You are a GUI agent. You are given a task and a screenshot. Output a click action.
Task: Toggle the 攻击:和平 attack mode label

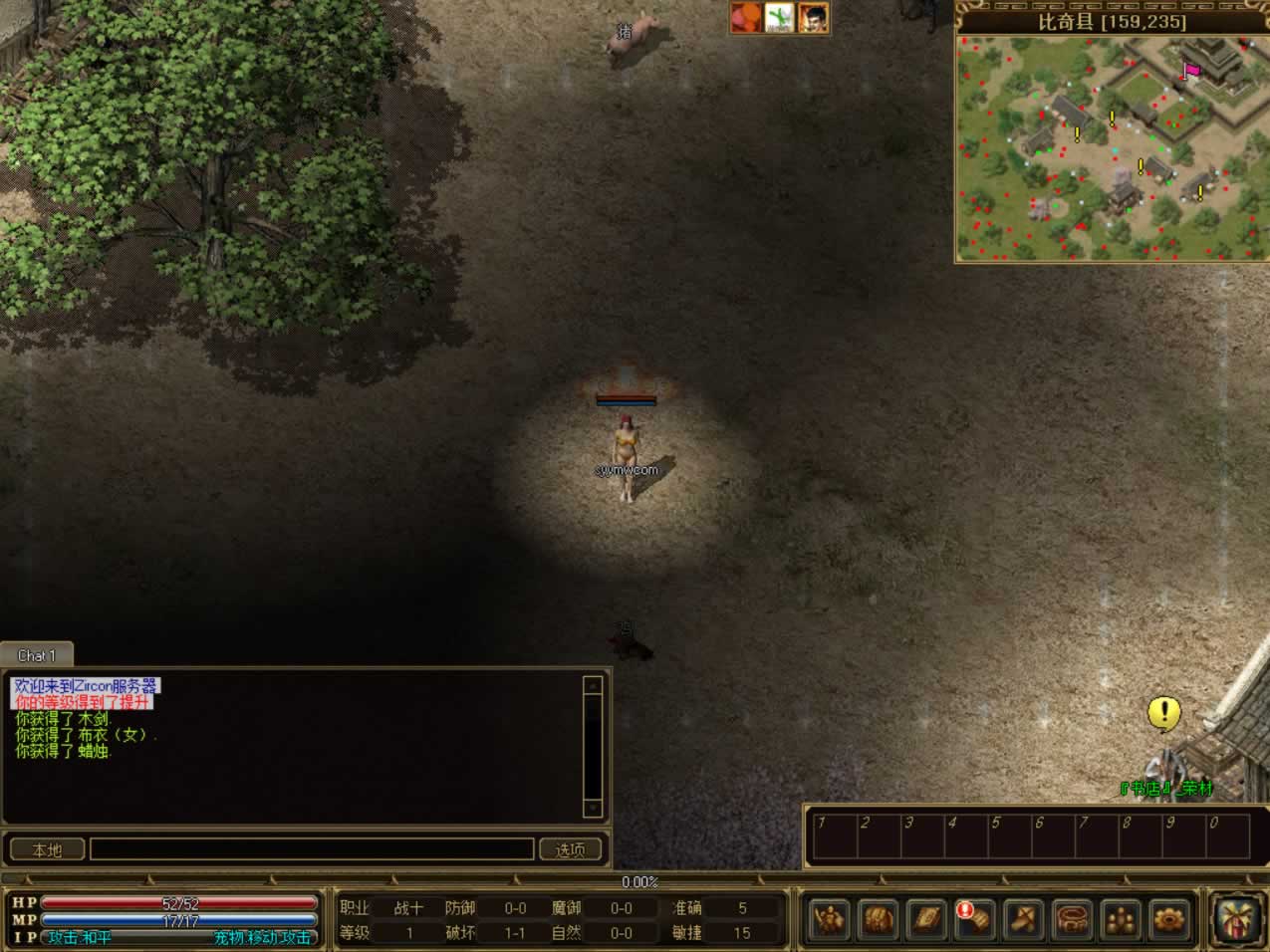(80, 937)
